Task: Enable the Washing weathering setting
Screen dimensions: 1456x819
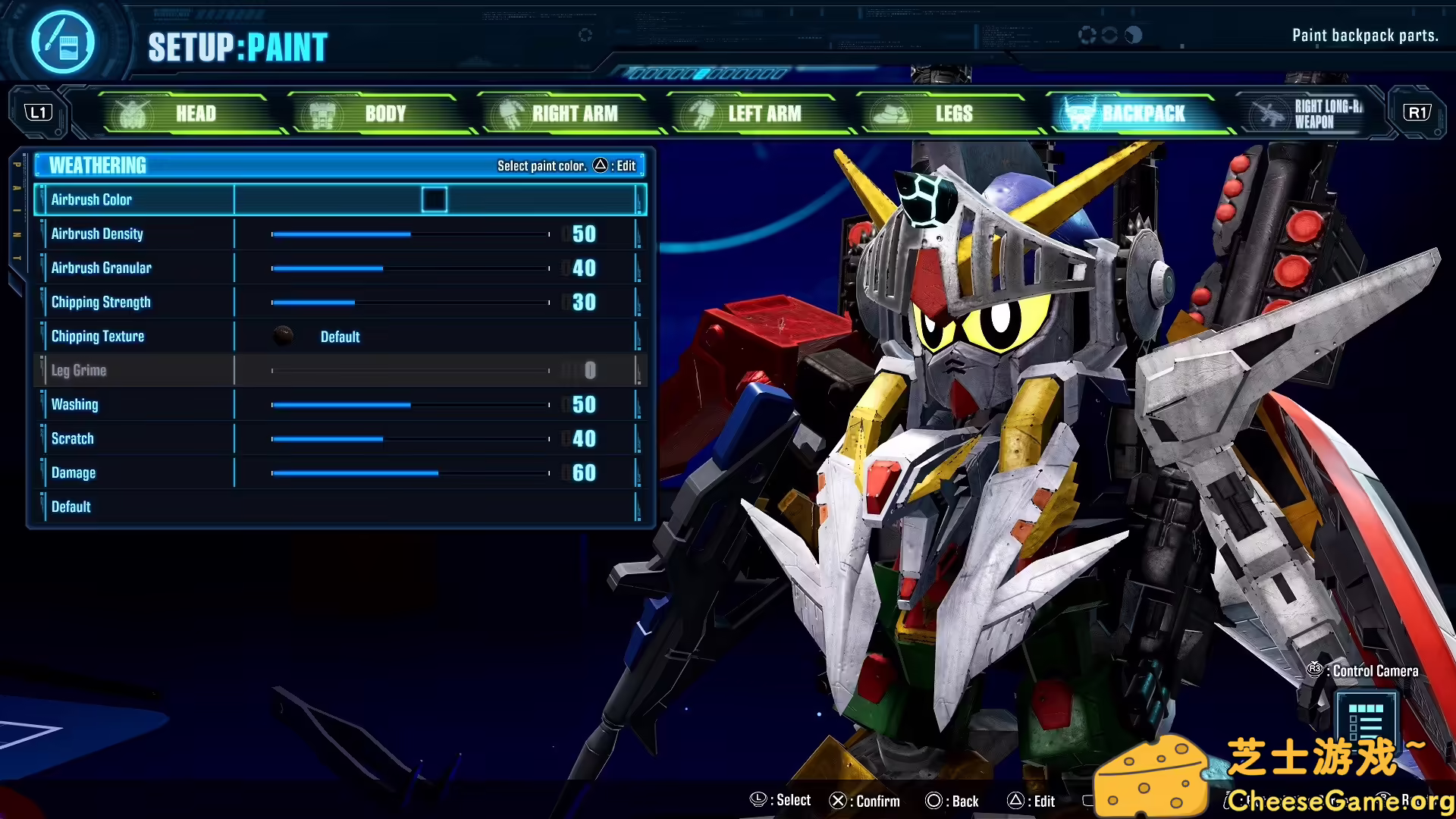Action: [74, 404]
